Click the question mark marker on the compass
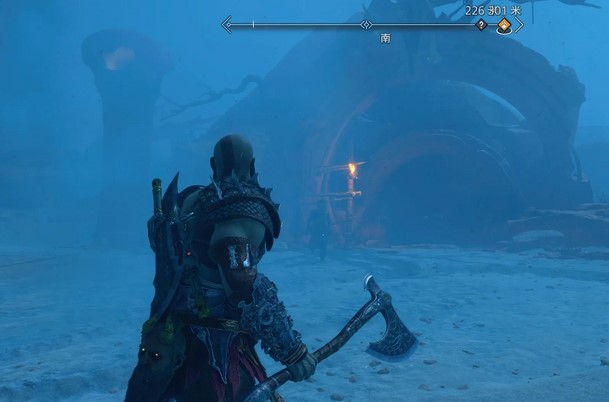This screenshot has width=609, height=402. point(481,25)
